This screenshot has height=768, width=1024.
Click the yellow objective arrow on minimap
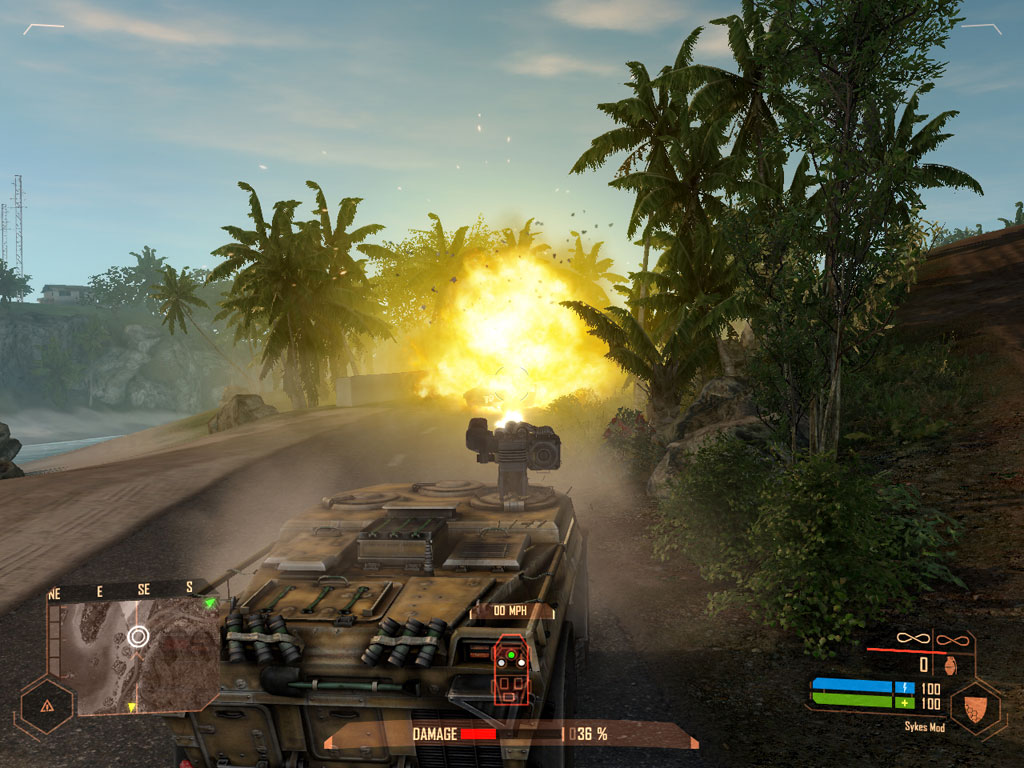131,708
